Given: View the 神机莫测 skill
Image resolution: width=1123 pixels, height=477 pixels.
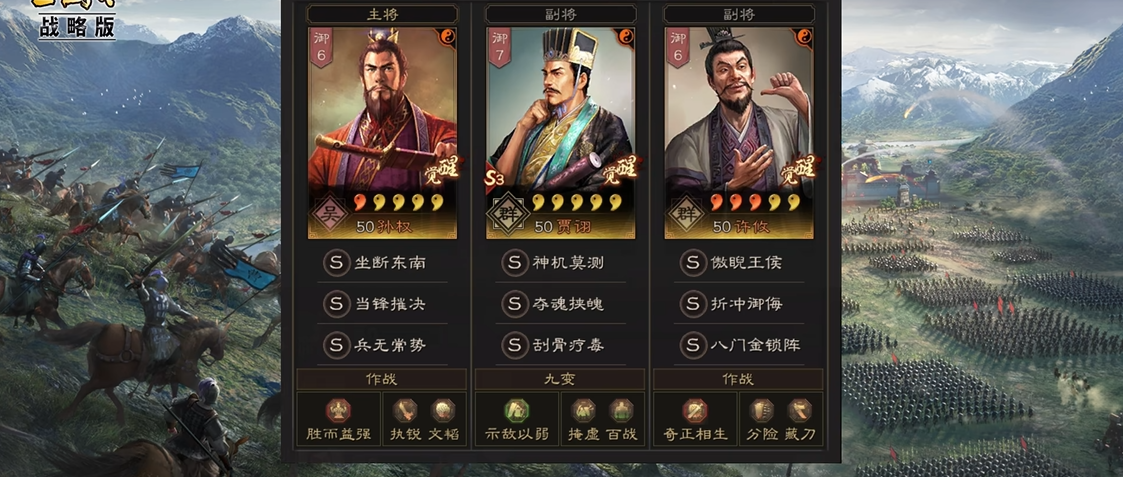Looking at the screenshot, I should (558, 263).
